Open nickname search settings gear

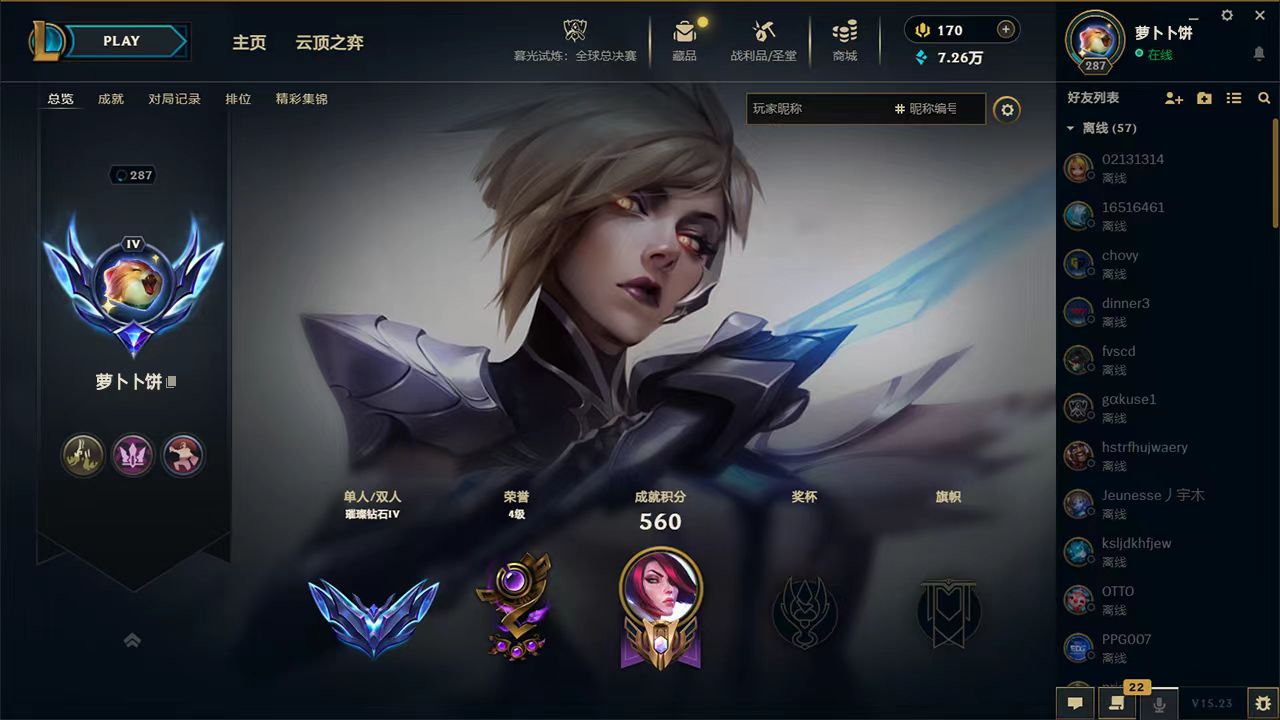click(1008, 110)
